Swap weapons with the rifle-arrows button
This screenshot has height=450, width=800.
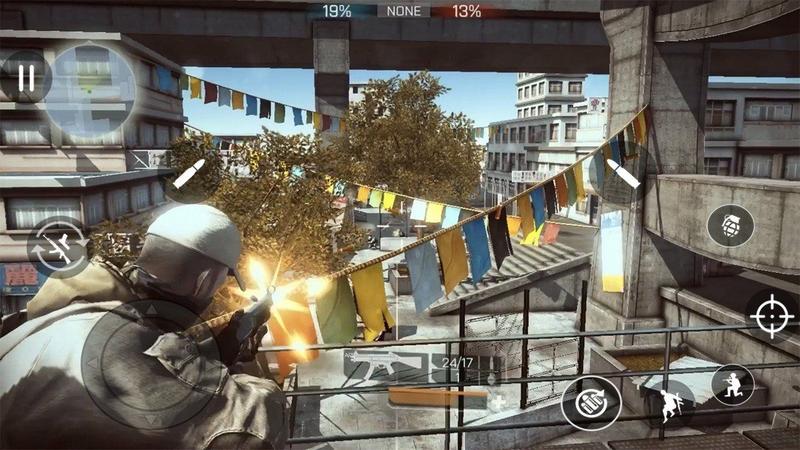click(x=58, y=247)
